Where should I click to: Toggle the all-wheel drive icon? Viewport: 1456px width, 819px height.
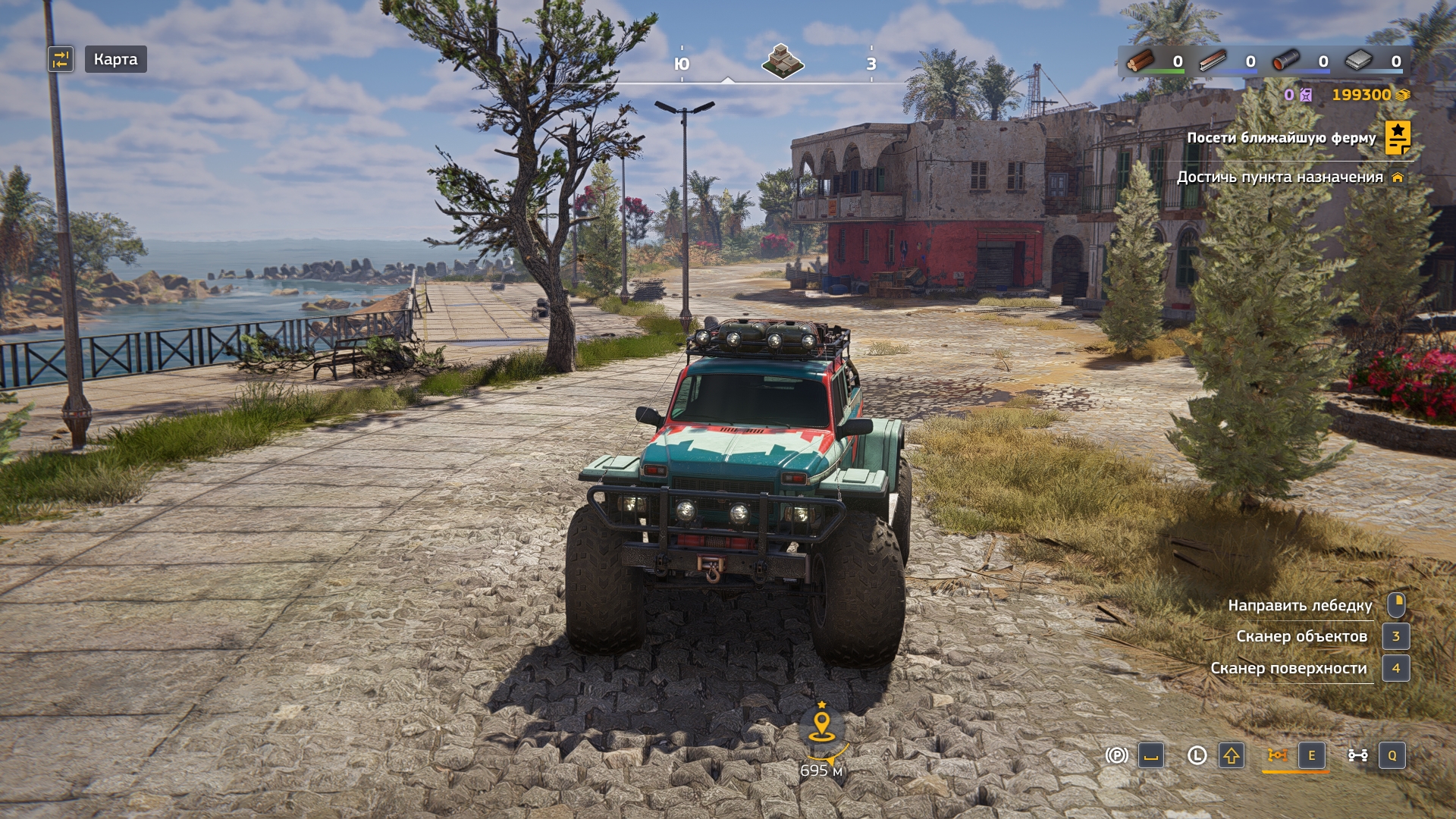point(1357,755)
